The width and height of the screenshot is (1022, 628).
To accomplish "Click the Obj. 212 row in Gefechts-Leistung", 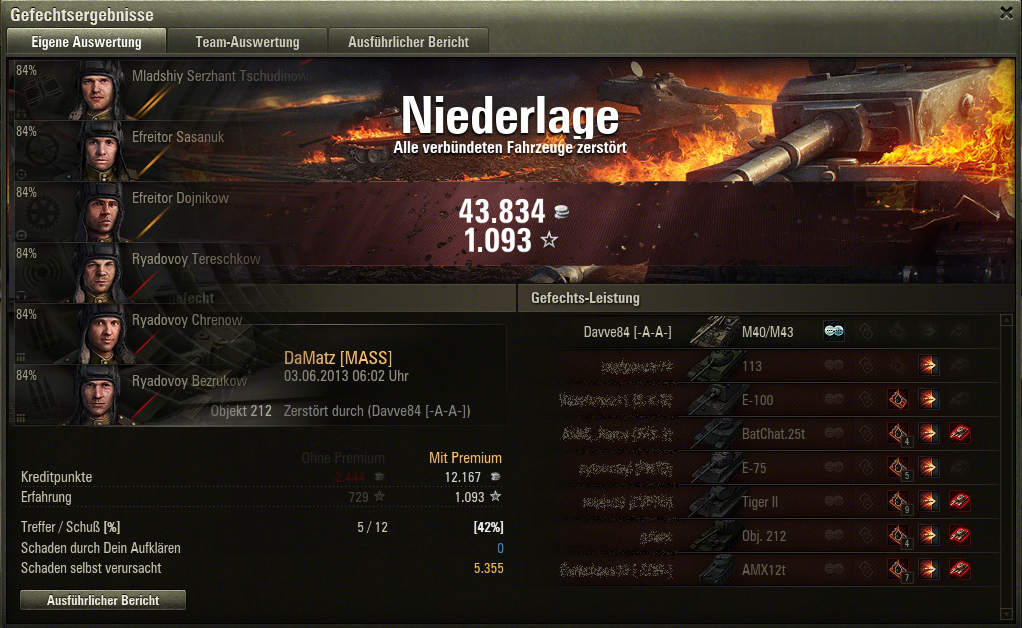I will pyautogui.click(x=760, y=536).
